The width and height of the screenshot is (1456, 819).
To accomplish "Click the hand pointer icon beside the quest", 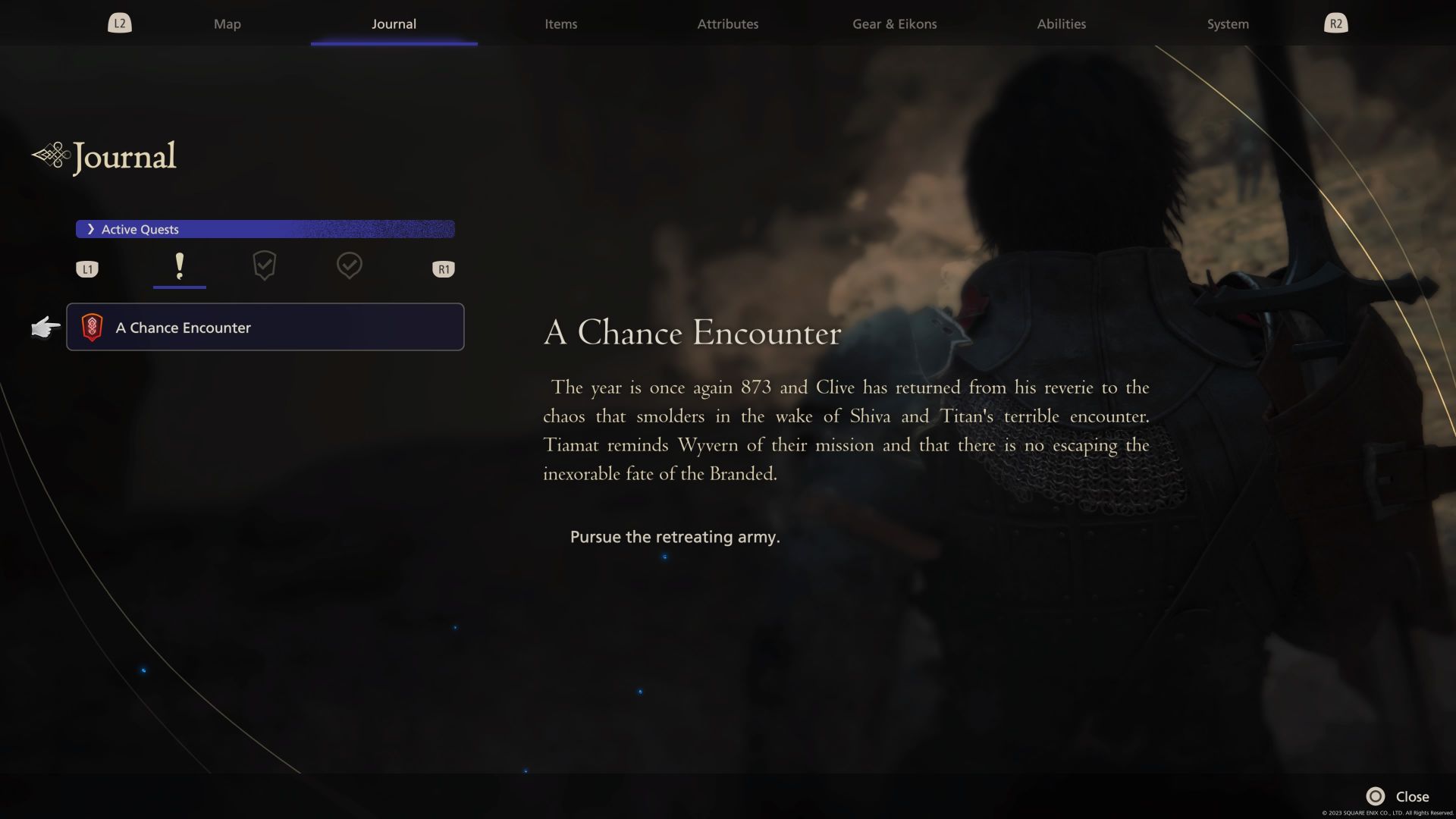I will [44, 328].
